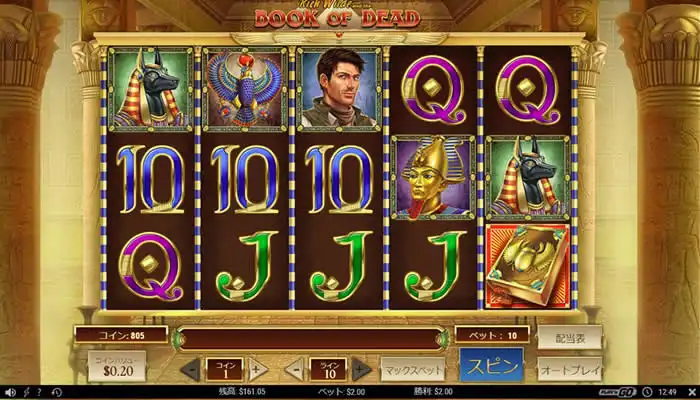Open the paytable (配当表)
This screenshot has width=700, height=400.
569,336
